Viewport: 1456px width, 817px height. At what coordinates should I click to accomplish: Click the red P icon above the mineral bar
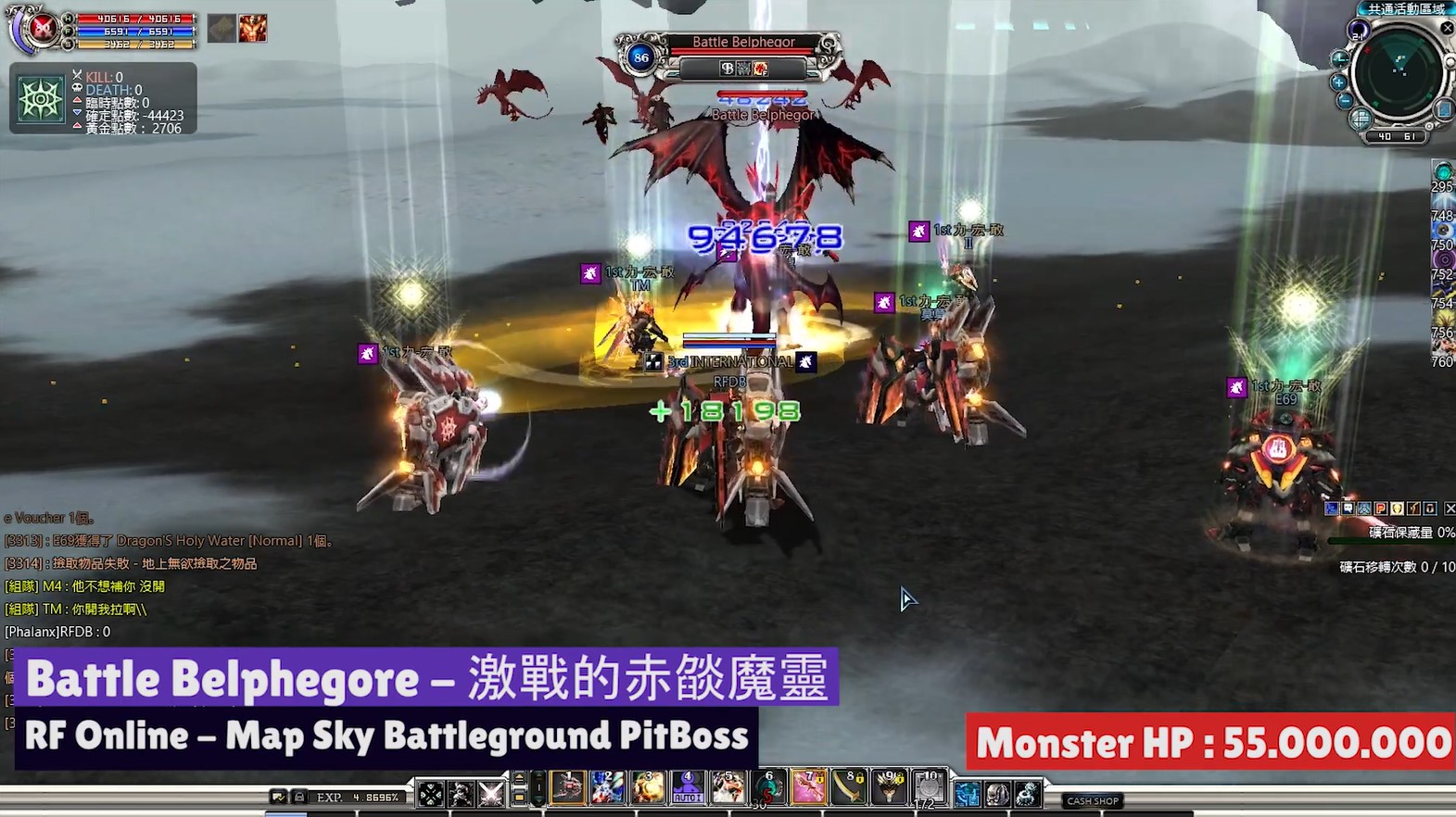coord(1381,509)
